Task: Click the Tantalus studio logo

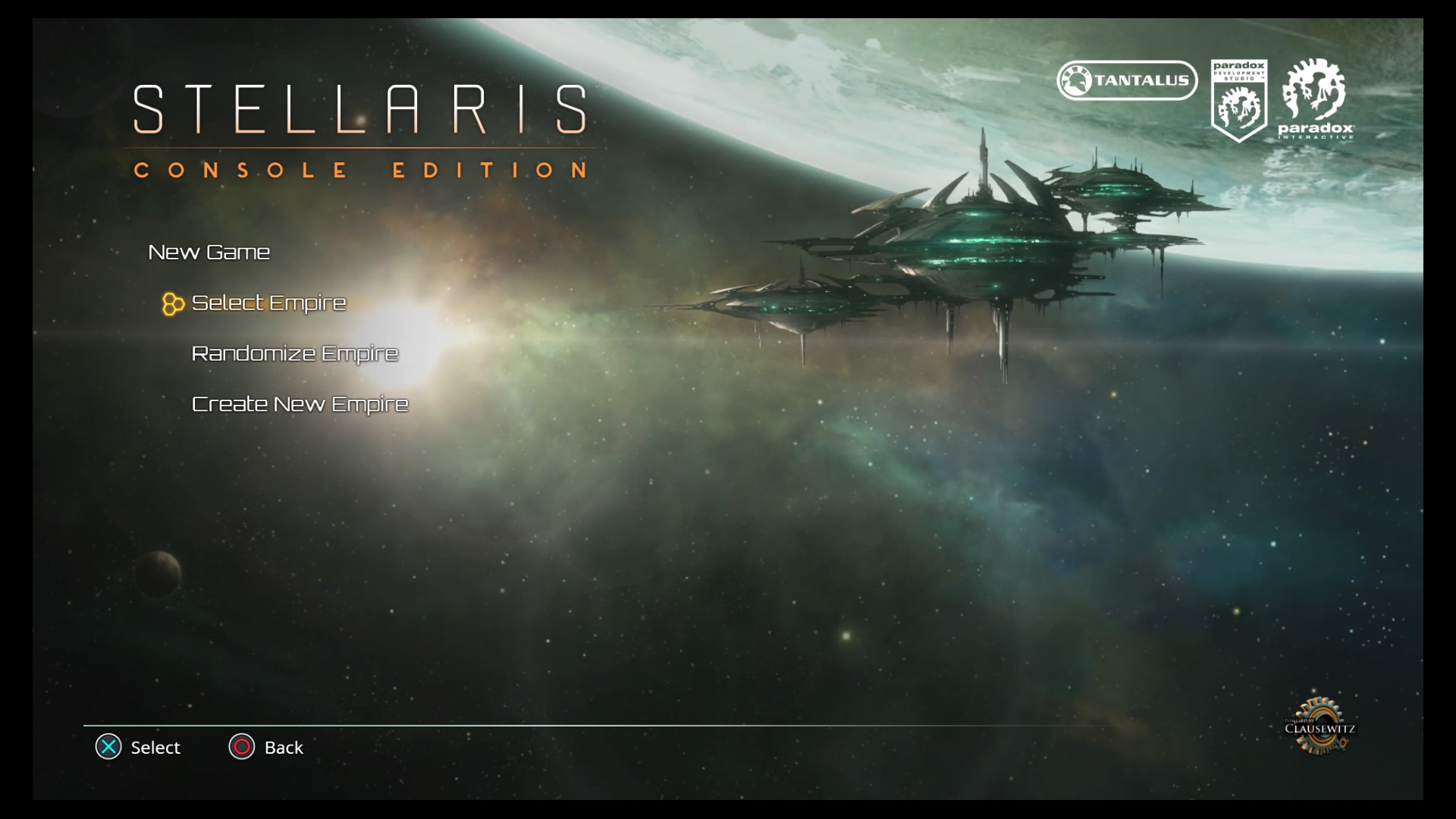Action: click(1126, 80)
